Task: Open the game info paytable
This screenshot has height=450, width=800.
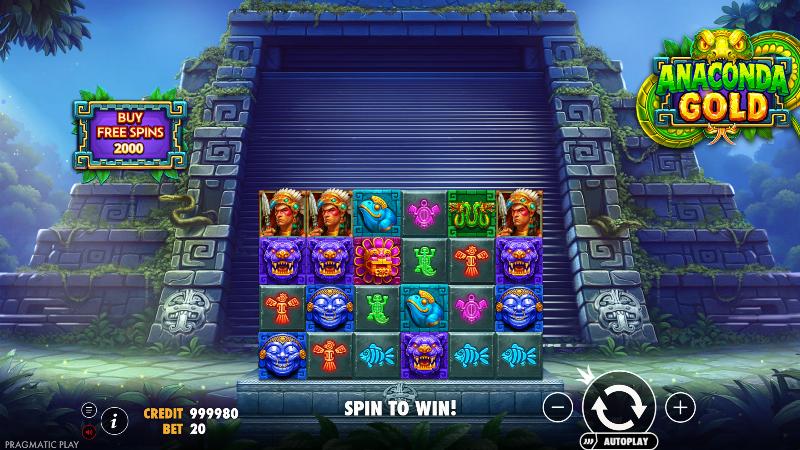Action: pos(114,420)
